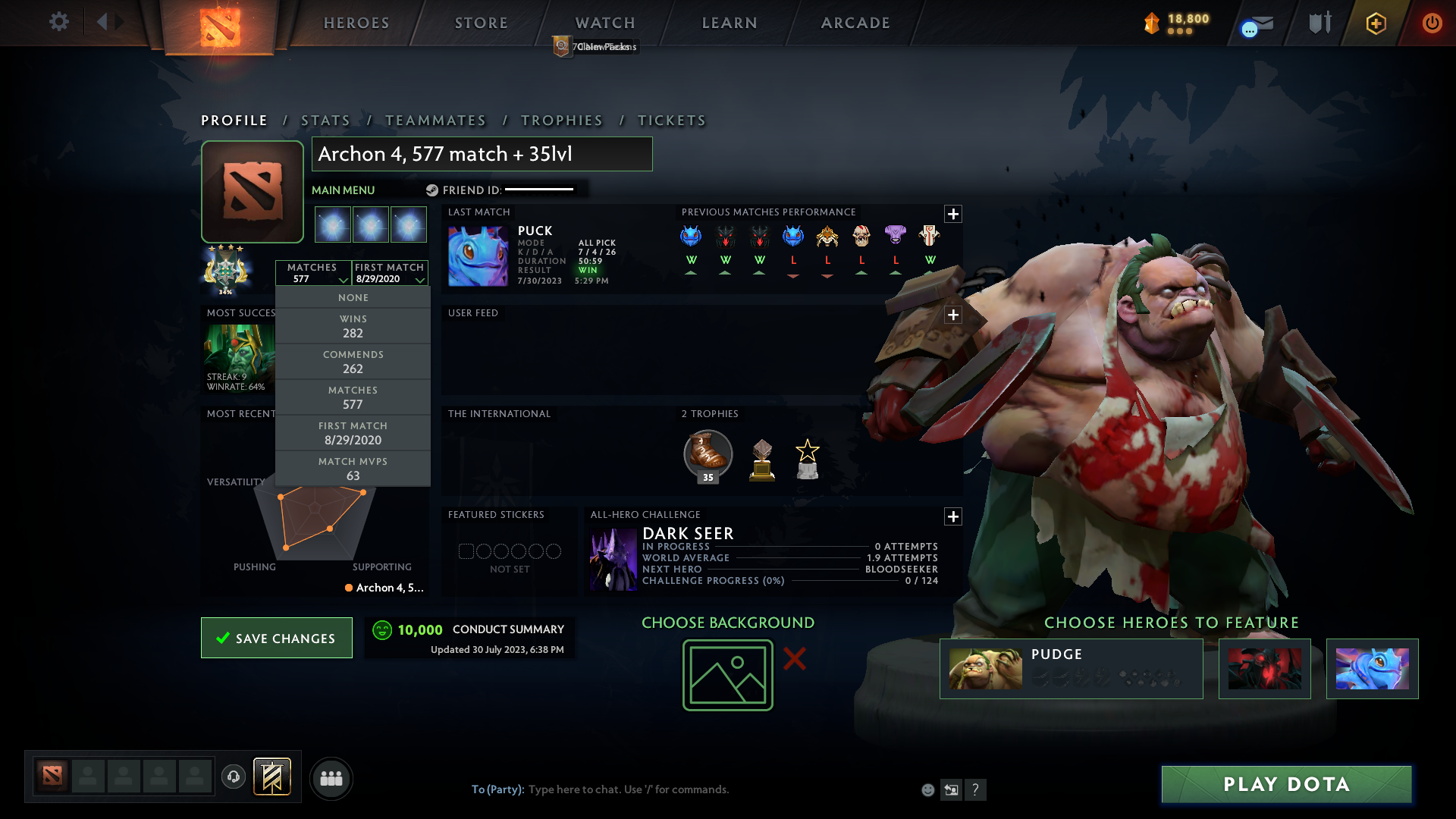Image resolution: width=1456 pixels, height=819 pixels.
Task: Open the settings gear icon
Action: click(x=59, y=21)
